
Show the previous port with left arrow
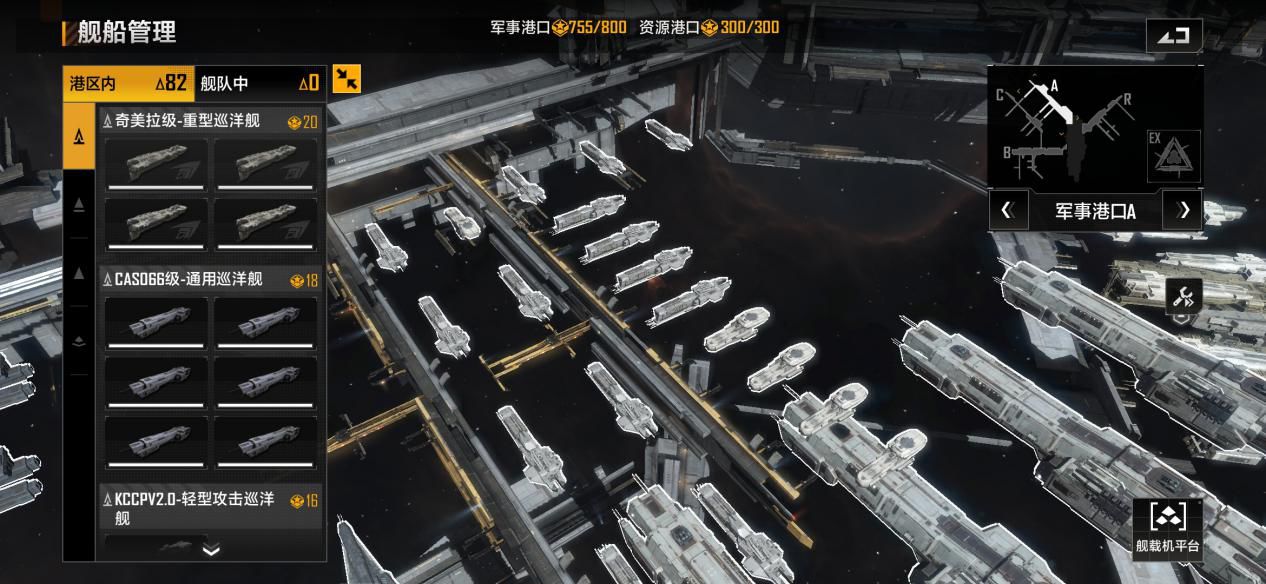pos(1007,210)
